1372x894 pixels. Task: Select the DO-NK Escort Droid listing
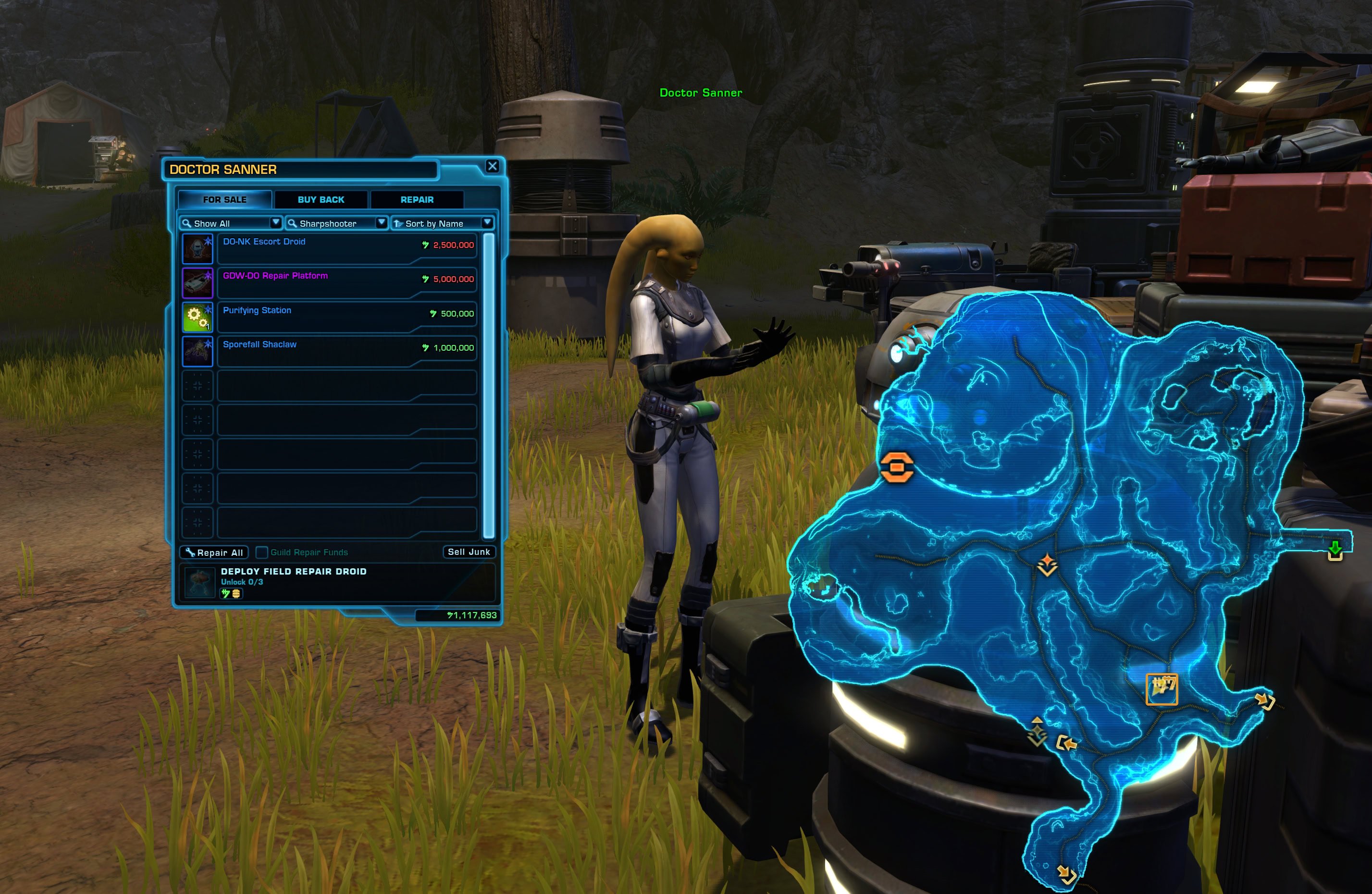(x=346, y=248)
